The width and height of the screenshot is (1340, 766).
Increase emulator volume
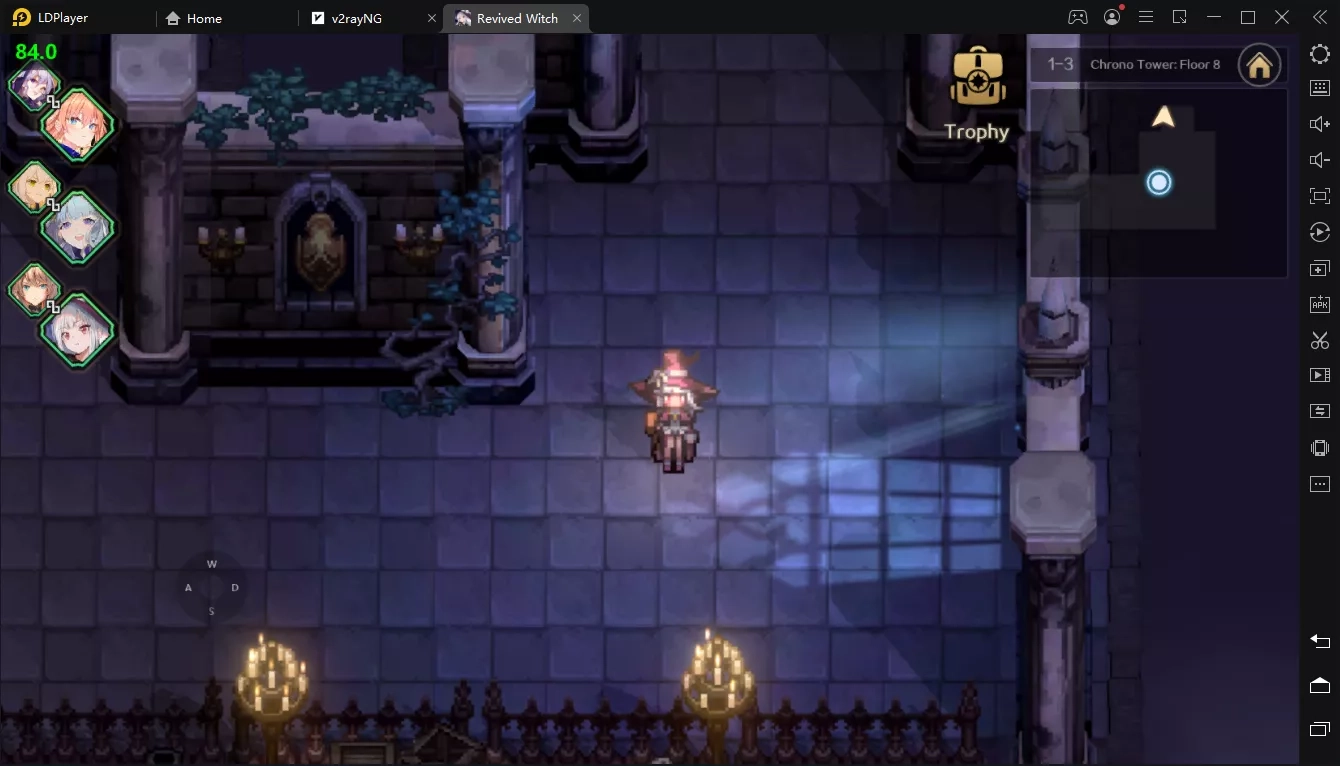(x=1320, y=123)
